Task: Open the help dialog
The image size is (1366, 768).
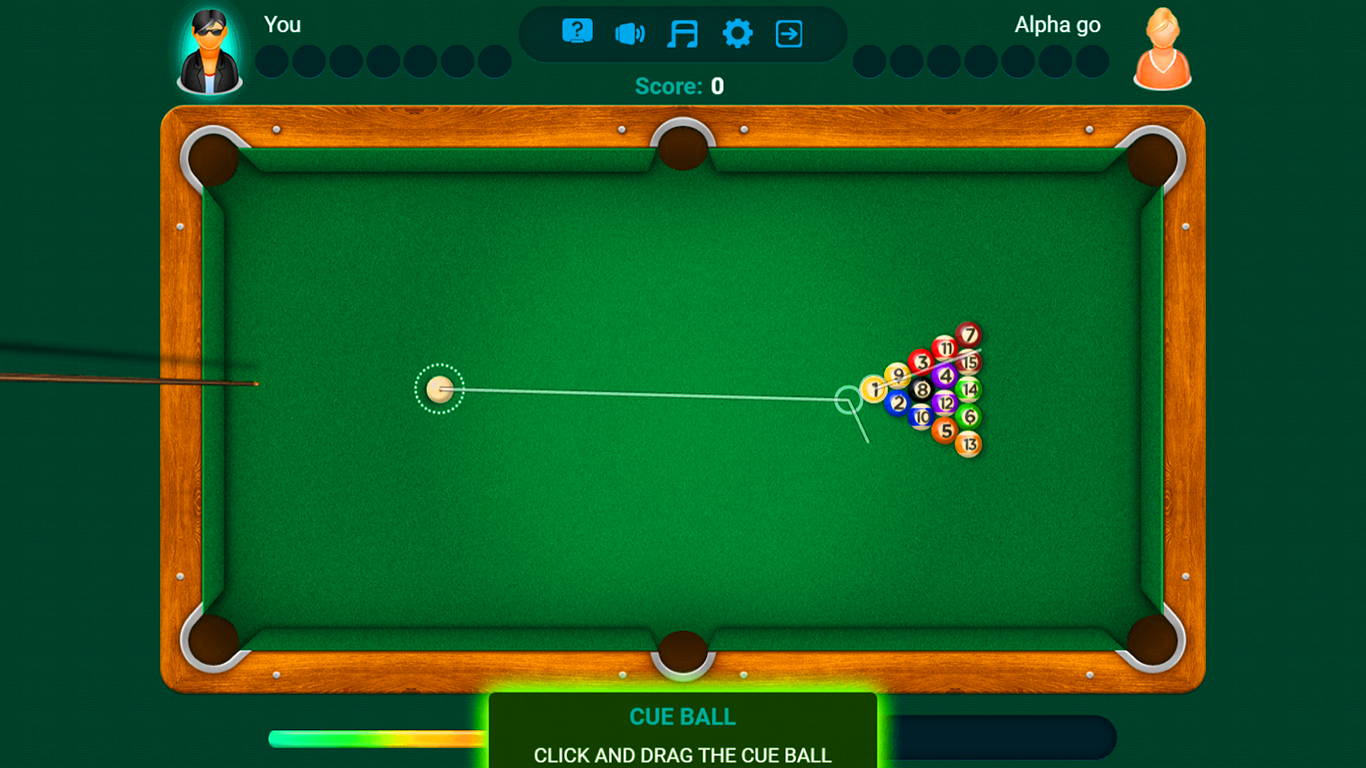Action: 576,31
